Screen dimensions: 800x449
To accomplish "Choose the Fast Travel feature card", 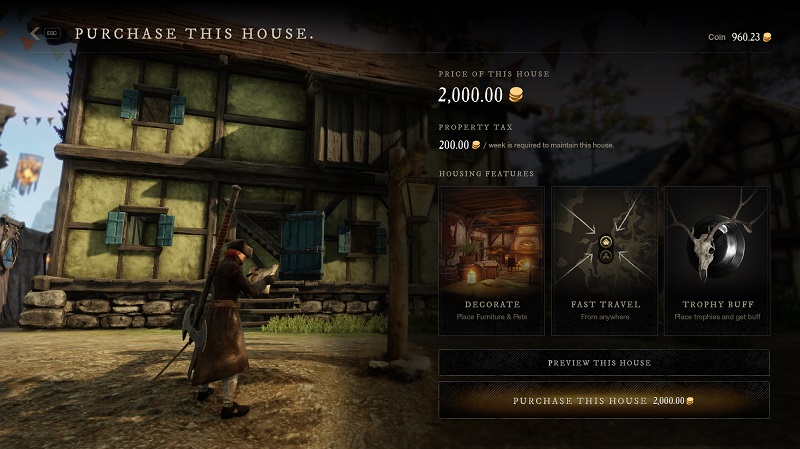I will click(604, 260).
